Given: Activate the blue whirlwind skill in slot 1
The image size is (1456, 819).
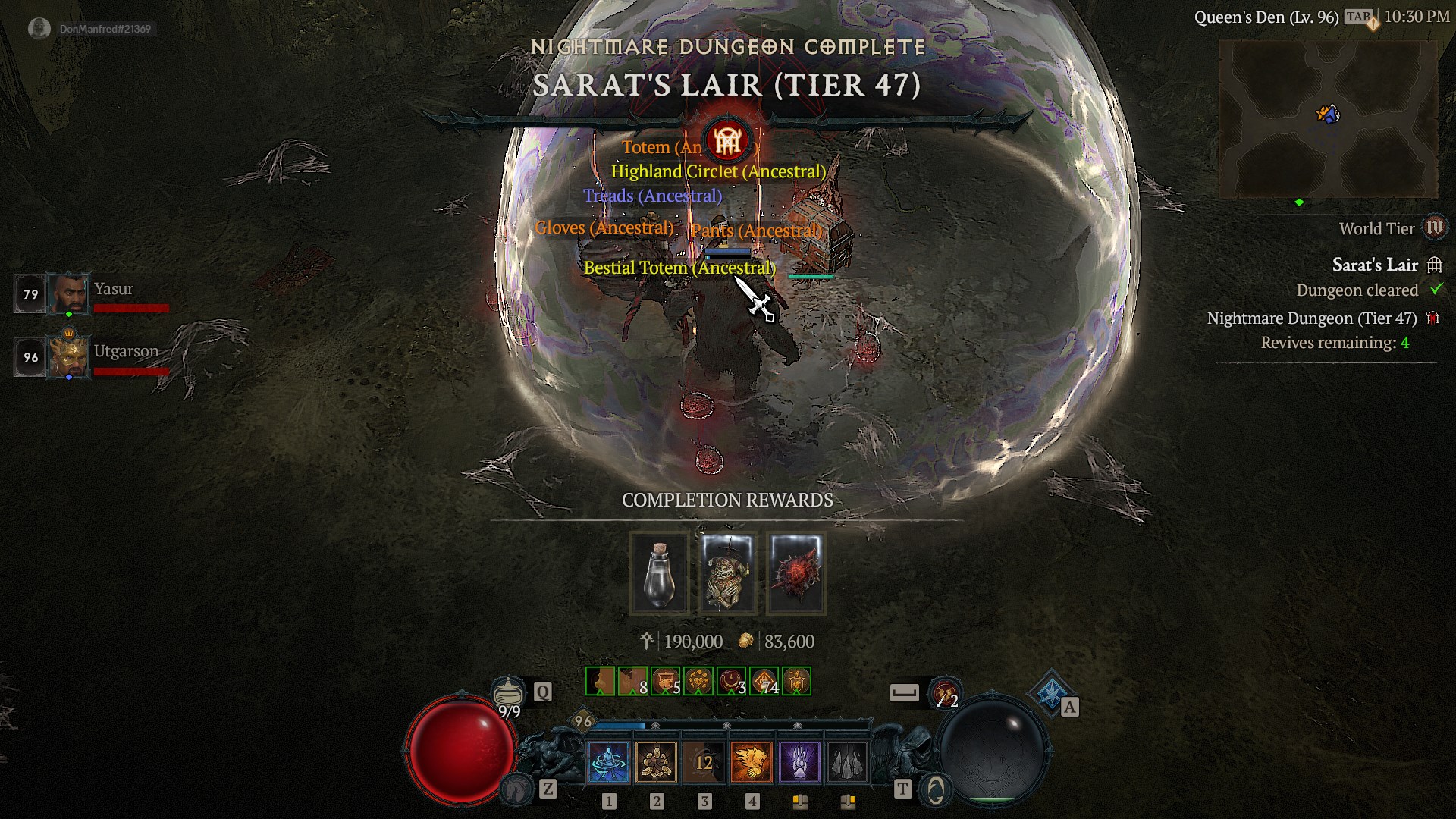Looking at the screenshot, I should point(608,761).
